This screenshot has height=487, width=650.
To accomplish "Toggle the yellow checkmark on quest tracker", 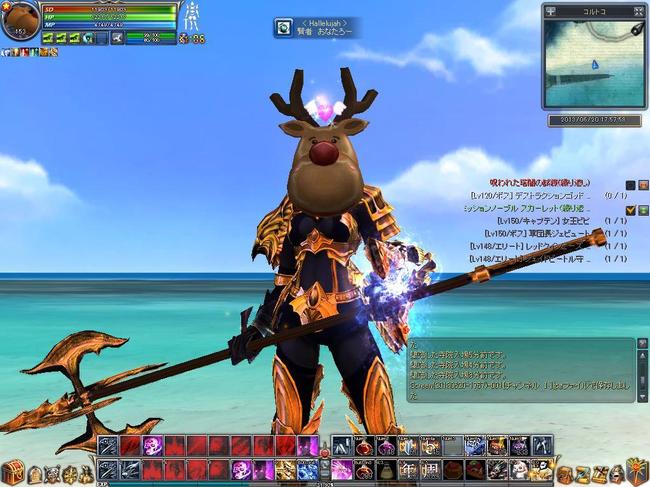I will 631,209.
